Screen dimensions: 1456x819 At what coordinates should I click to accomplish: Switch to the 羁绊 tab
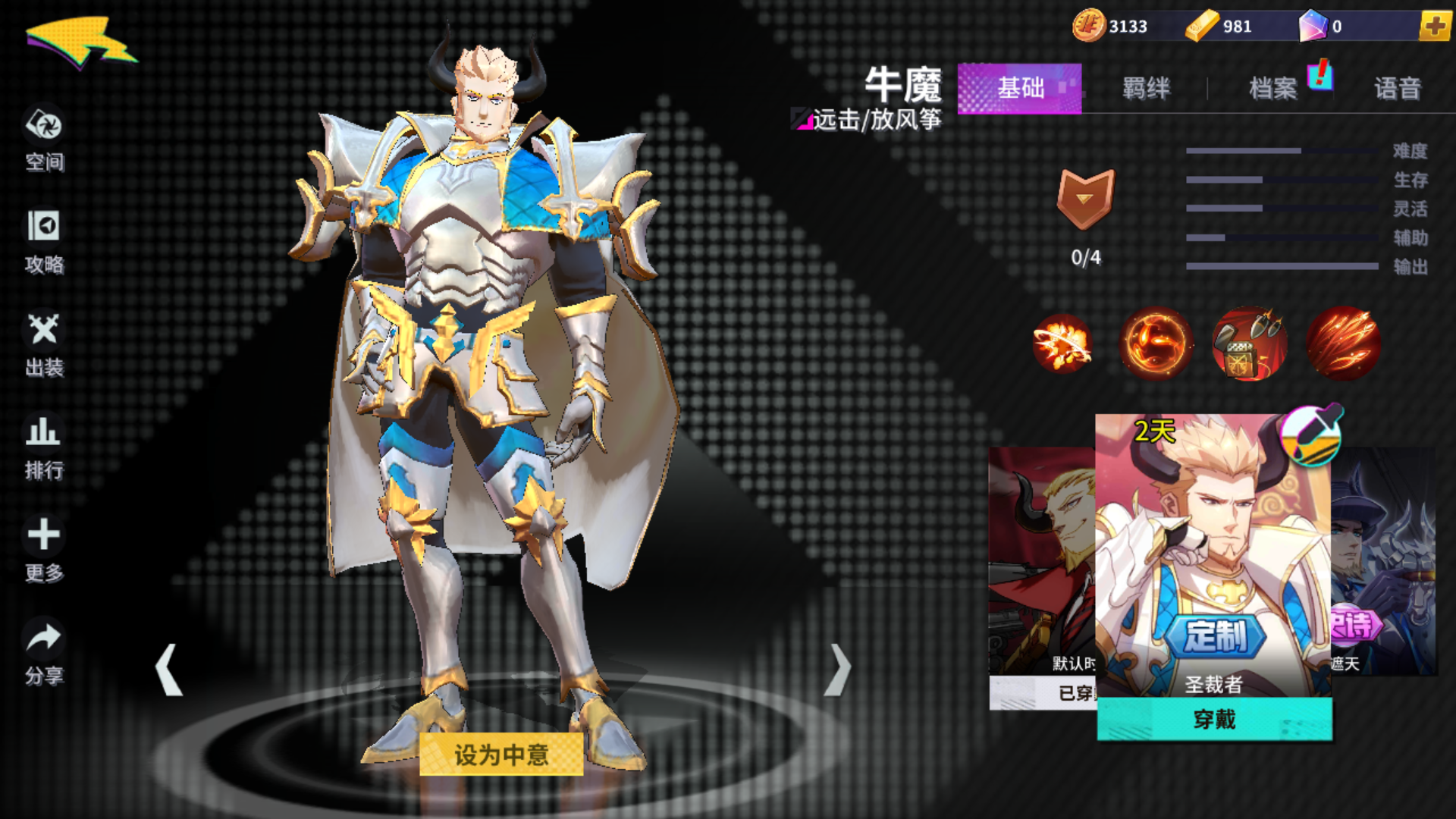coord(1145,89)
